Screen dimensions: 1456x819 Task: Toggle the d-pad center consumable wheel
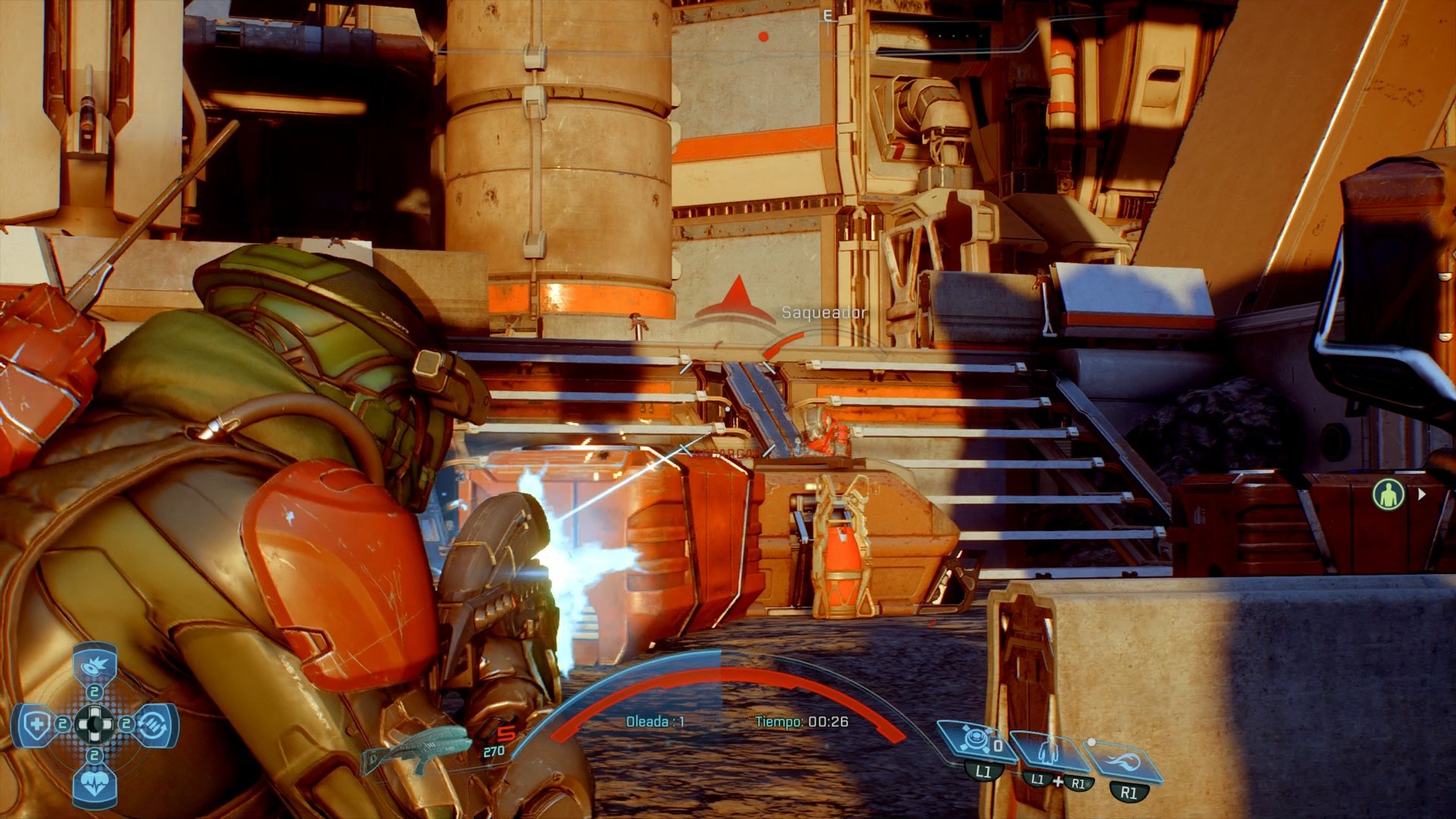(x=95, y=723)
